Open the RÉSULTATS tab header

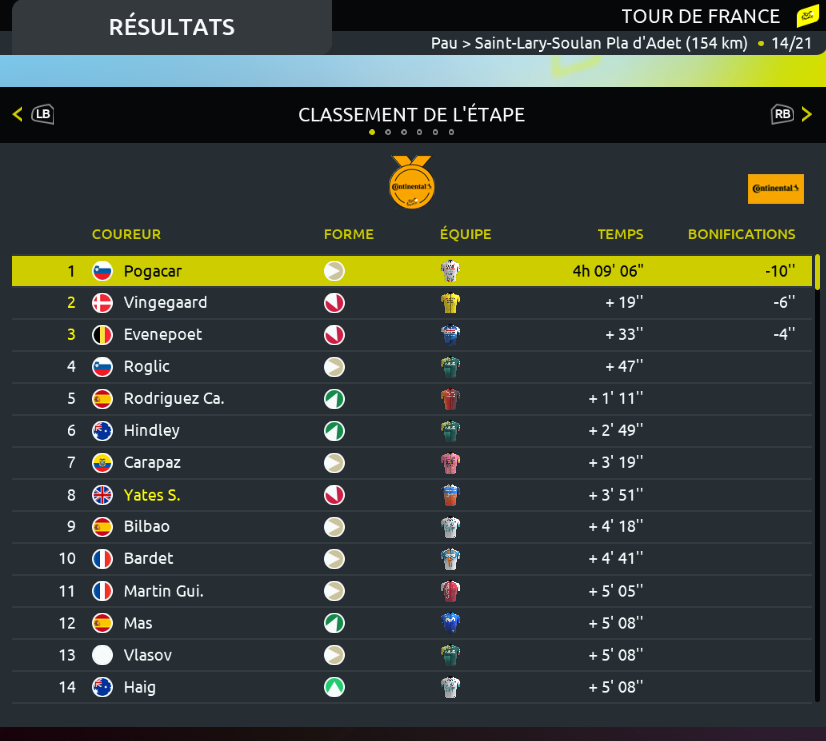(171, 27)
